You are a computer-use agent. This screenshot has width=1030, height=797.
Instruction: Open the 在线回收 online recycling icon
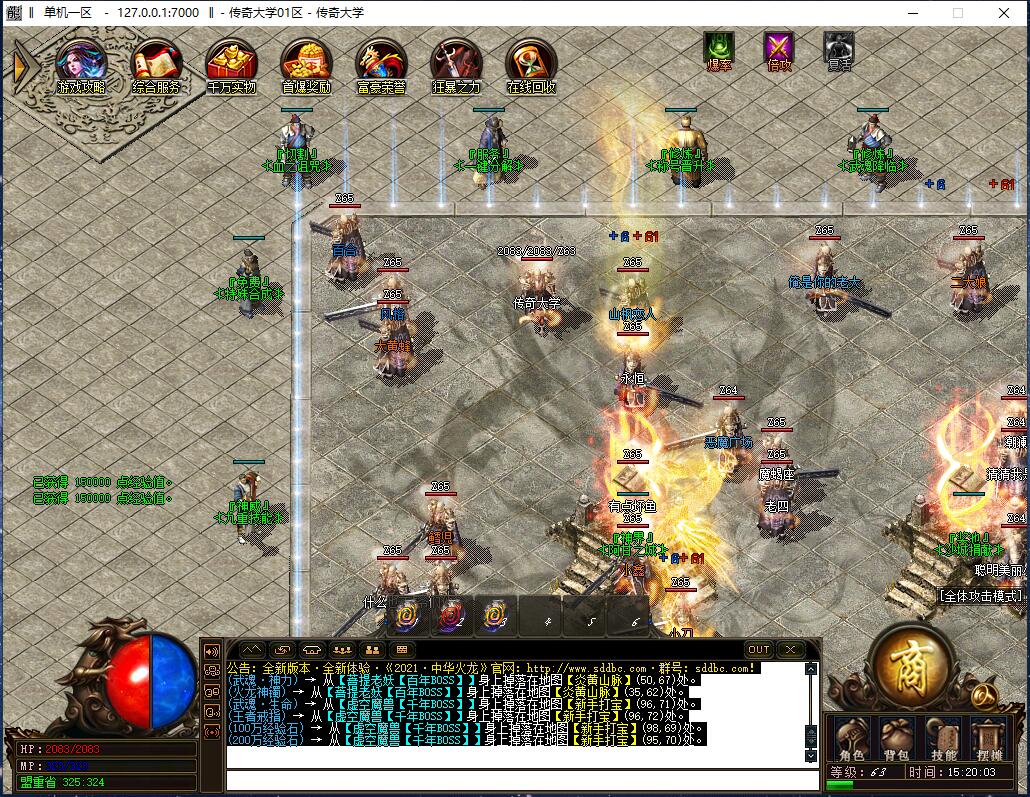[x=531, y=65]
